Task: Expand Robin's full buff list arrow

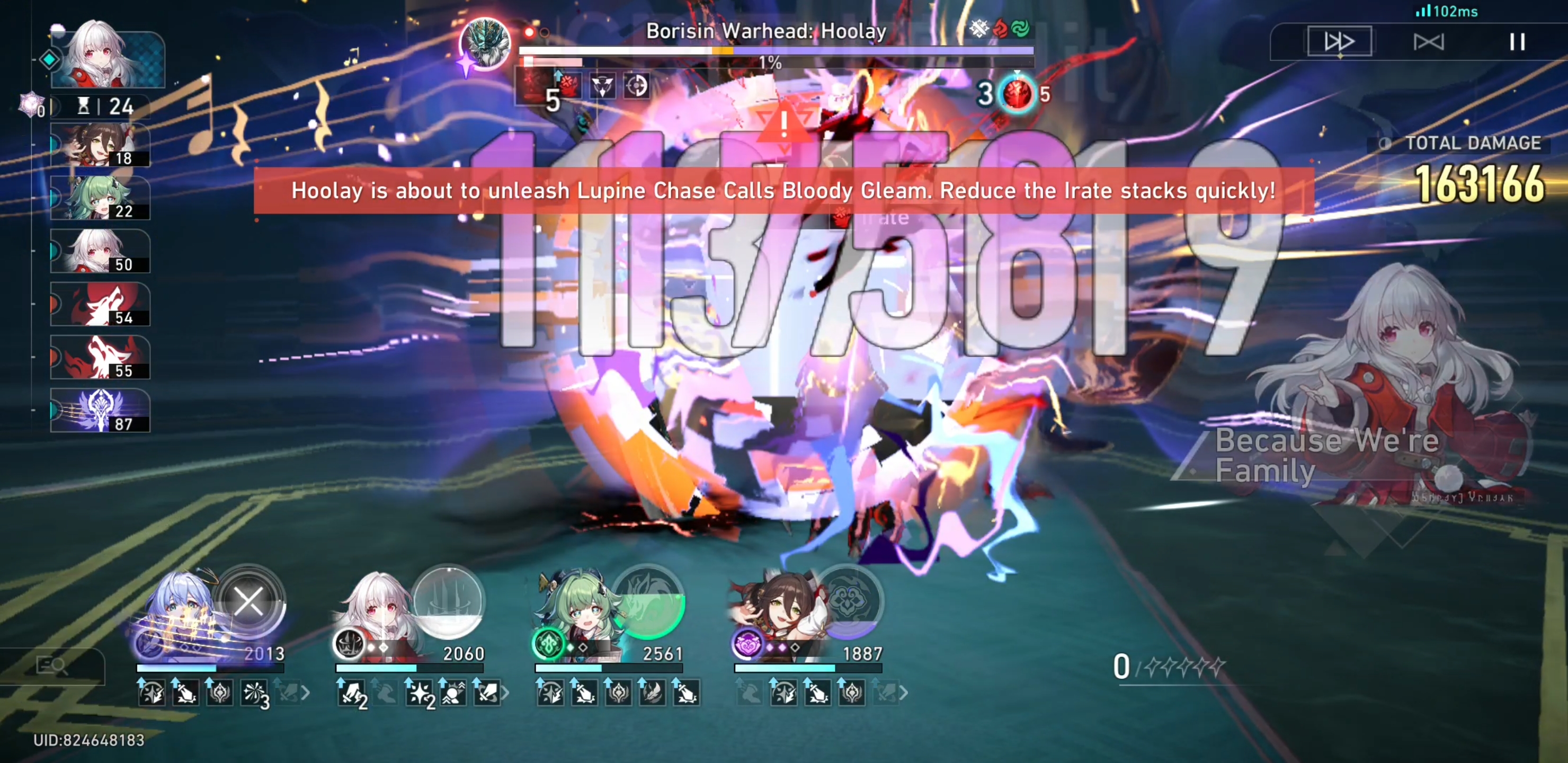Action: tap(307, 692)
